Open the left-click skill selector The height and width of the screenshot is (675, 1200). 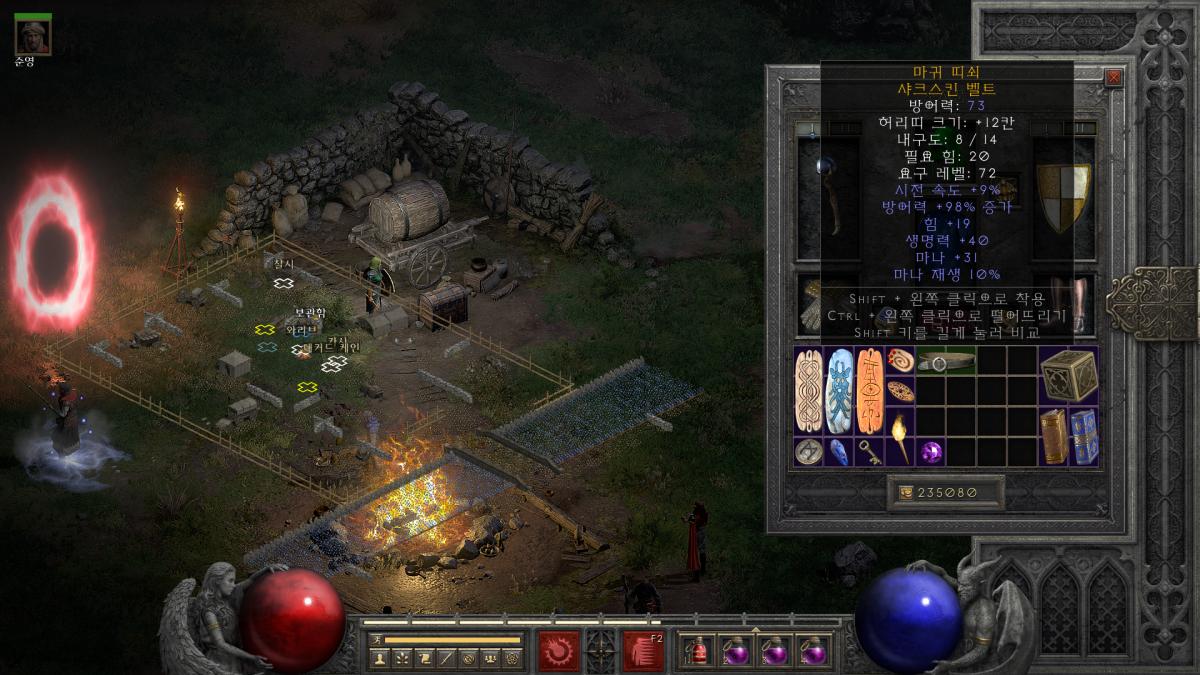[x=559, y=650]
